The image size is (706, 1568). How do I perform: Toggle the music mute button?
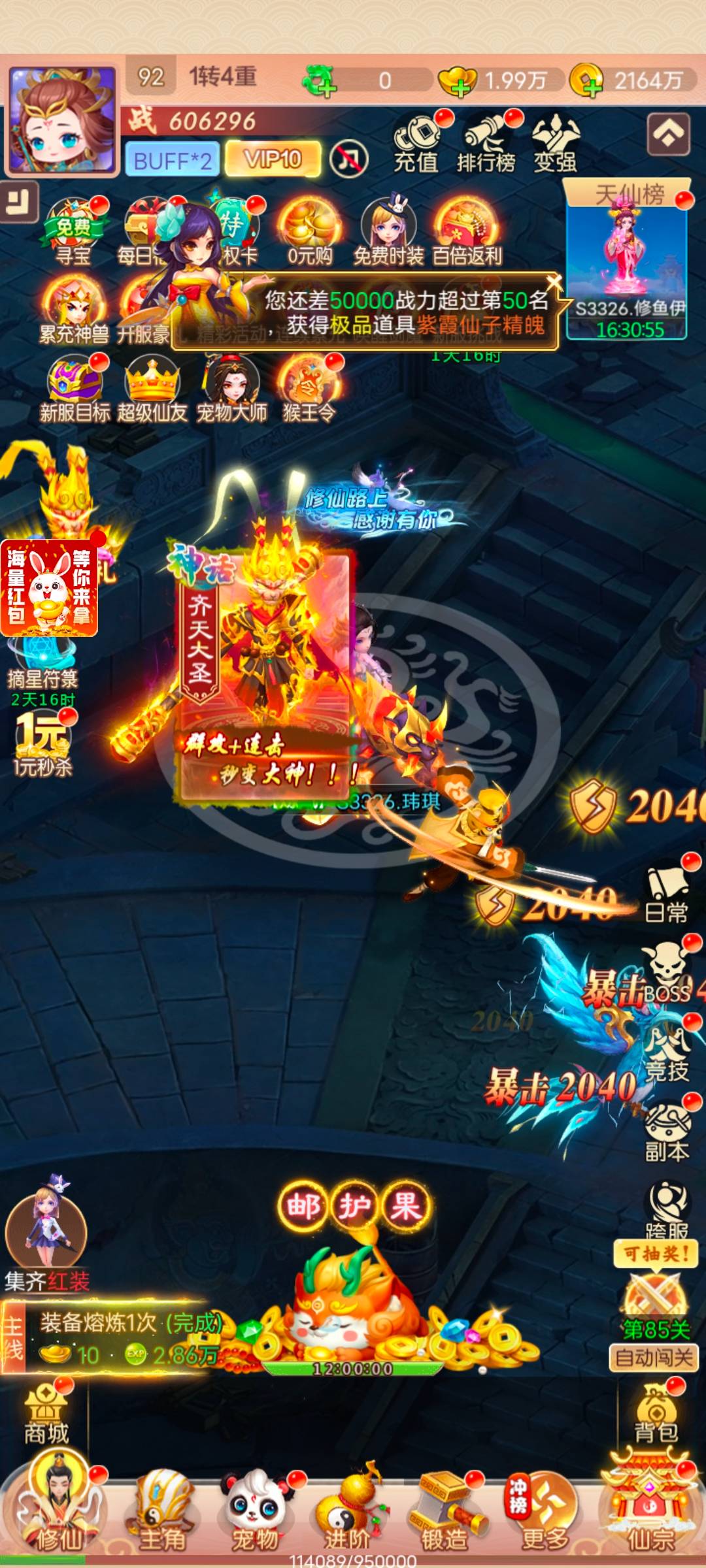point(348,159)
